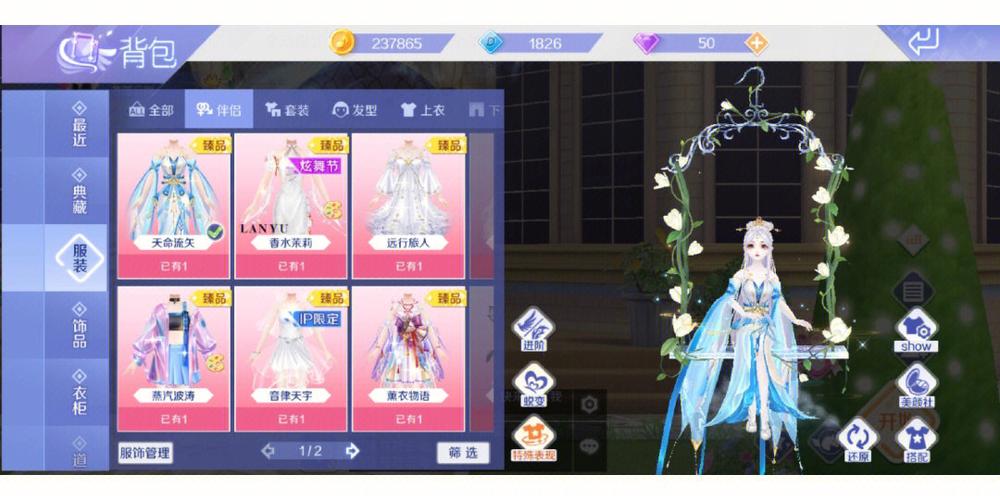Show the 套装 outfit sets tab
The image size is (1000, 500).
pyautogui.click(x=286, y=110)
